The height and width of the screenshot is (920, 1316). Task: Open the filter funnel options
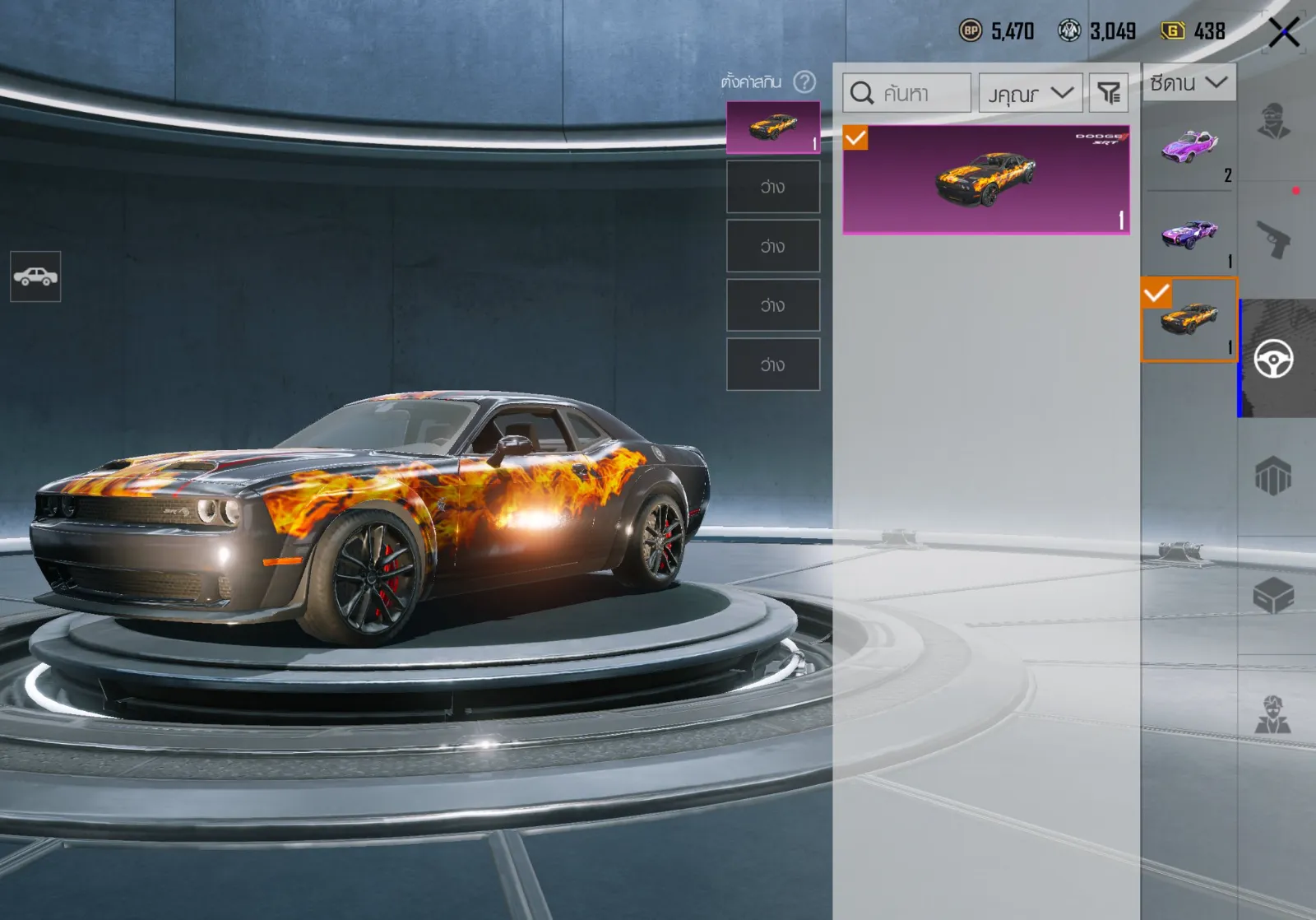1109,93
